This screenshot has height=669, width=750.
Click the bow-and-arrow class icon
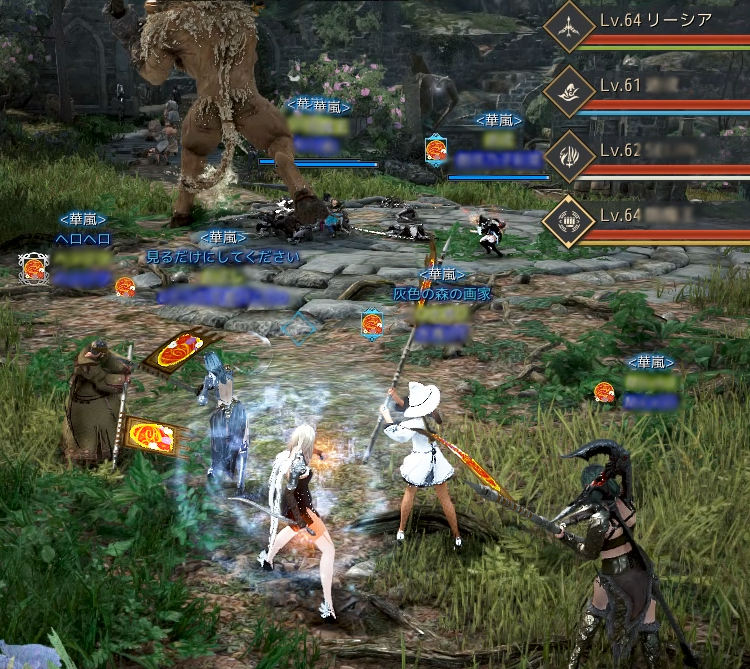pos(570,28)
